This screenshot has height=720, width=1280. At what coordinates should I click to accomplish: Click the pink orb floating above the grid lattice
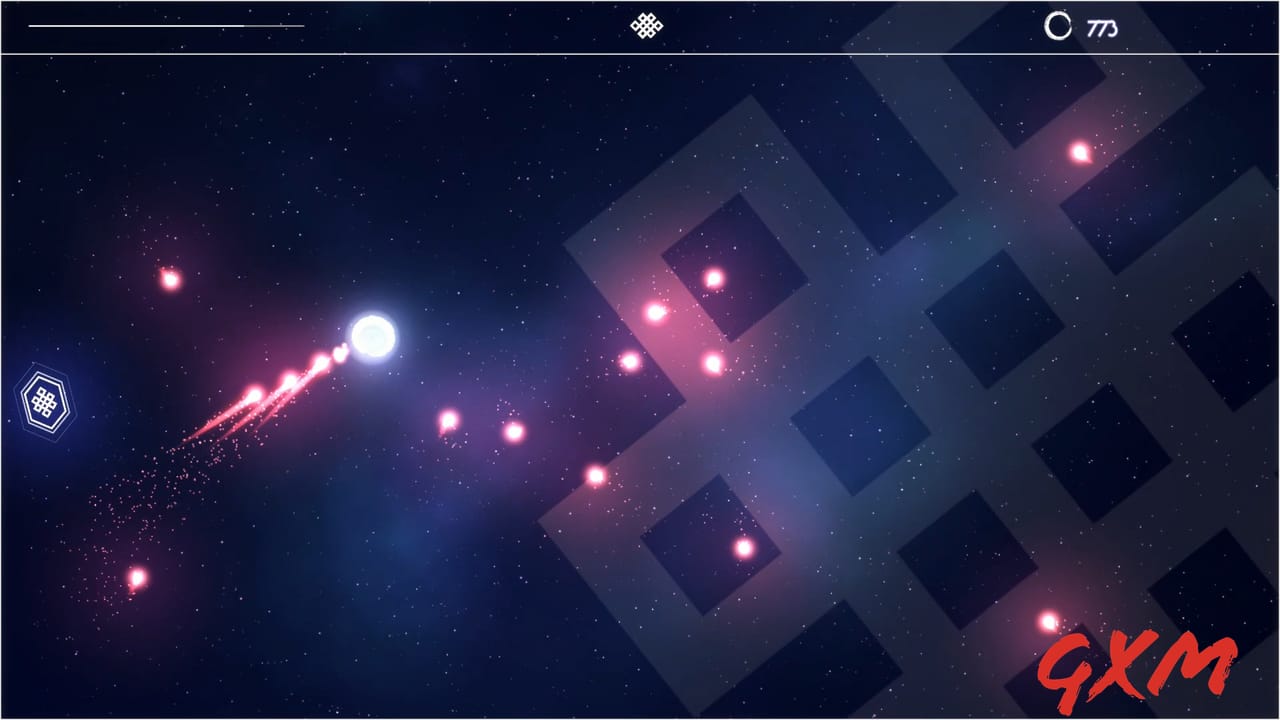coord(712,277)
